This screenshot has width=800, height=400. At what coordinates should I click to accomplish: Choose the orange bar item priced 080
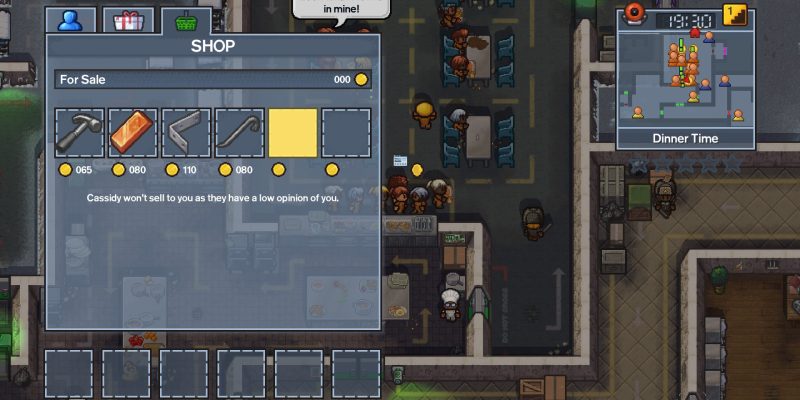point(133,133)
